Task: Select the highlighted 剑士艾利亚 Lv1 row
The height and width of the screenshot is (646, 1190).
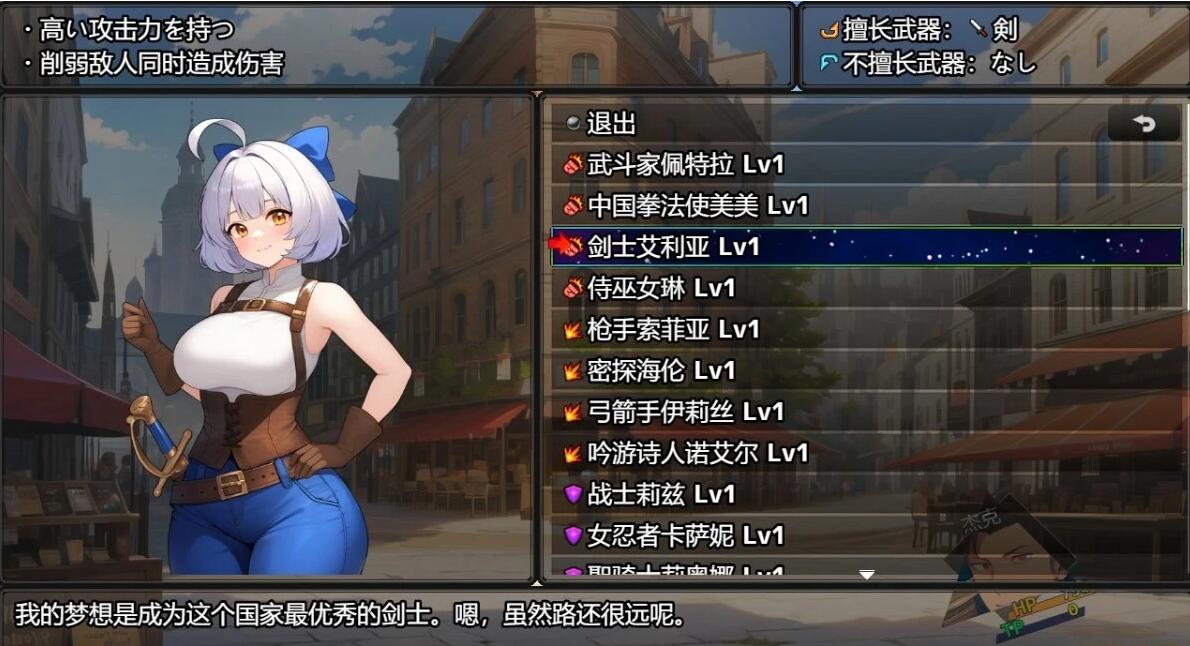Action: pos(673,246)
